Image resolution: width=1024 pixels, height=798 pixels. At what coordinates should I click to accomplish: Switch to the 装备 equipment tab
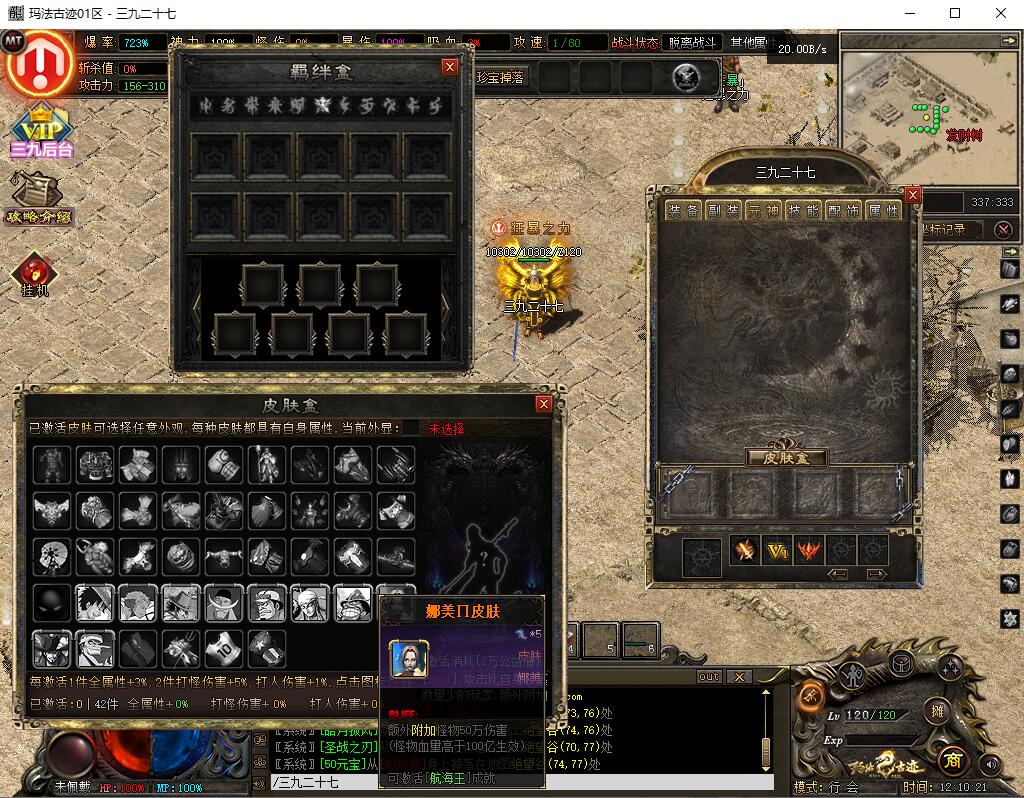(683, 211)
